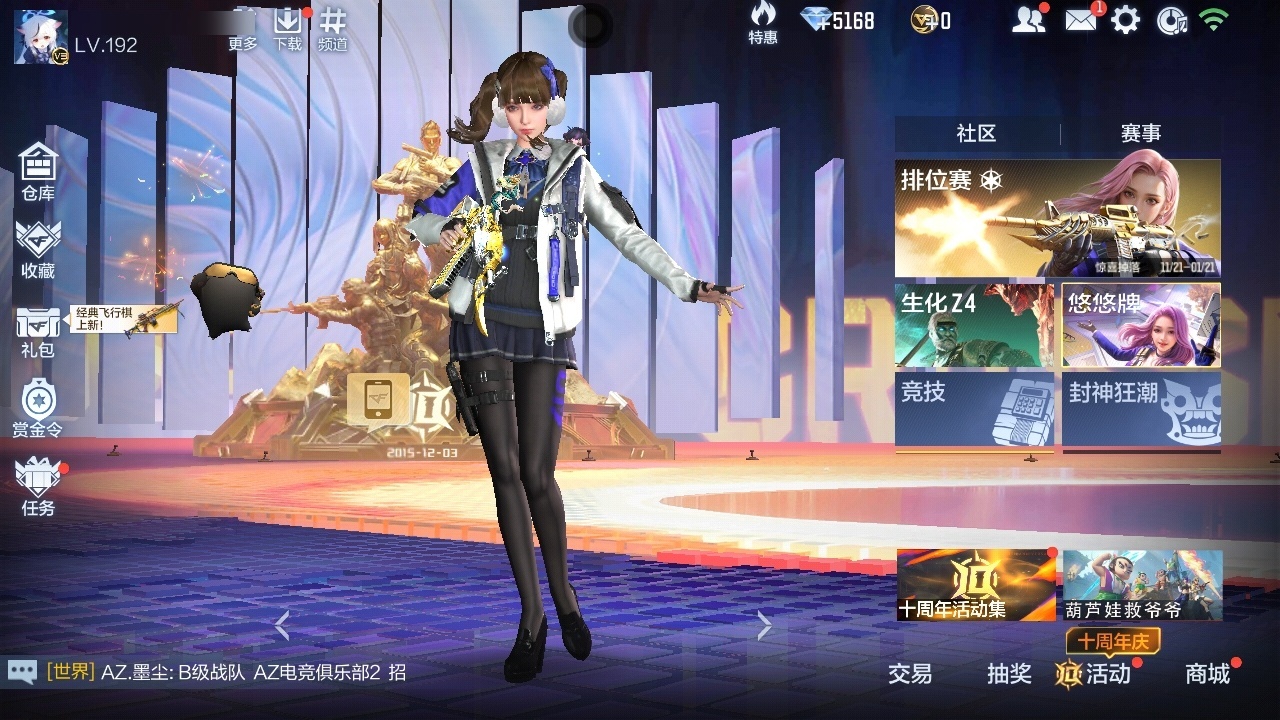Enter the 排位赛 ranked match mode
The image size is (1280, 720).
click(x=1057, y=218)
